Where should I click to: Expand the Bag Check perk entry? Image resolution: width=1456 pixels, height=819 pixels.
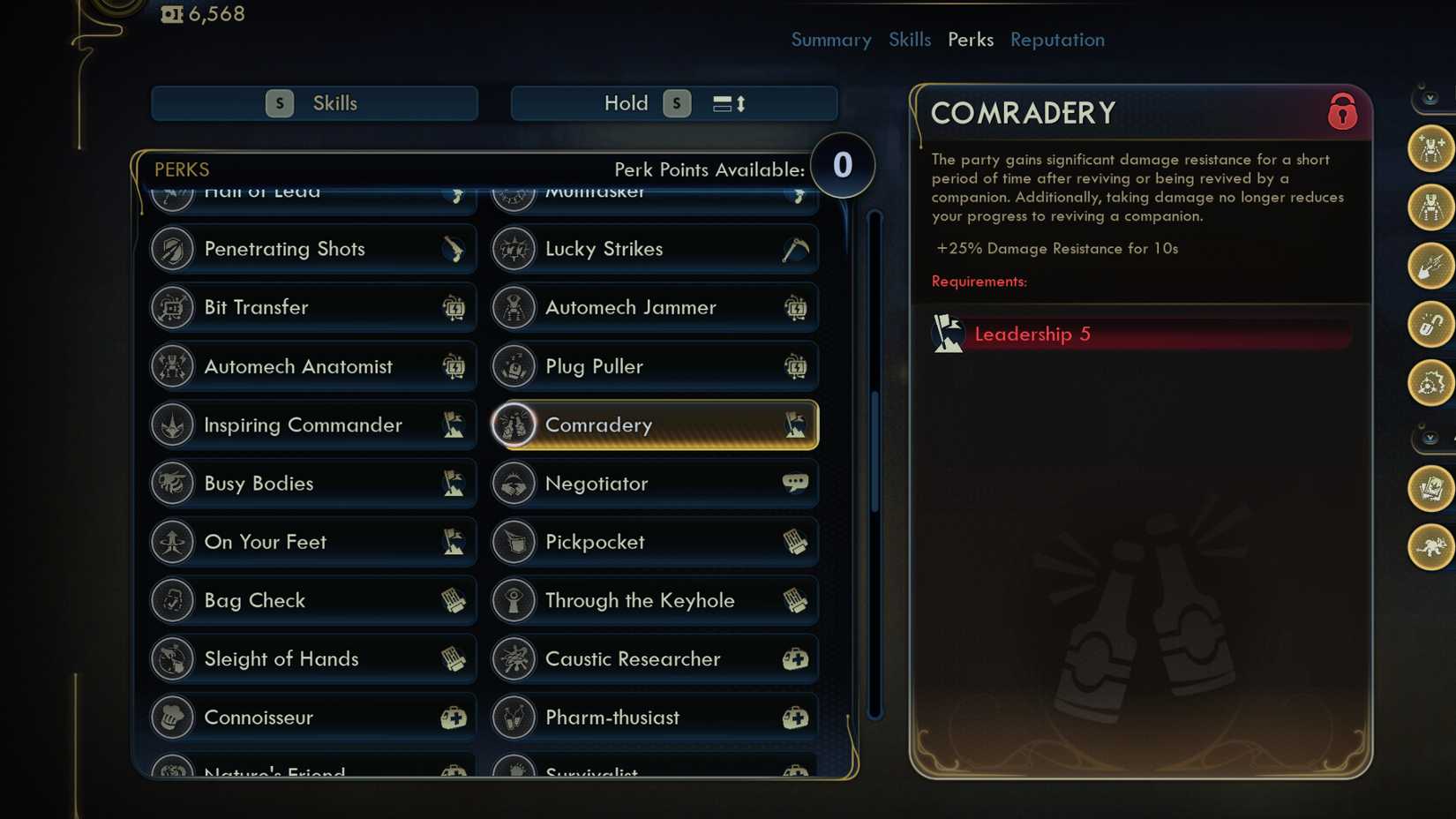tap(311, 600)
